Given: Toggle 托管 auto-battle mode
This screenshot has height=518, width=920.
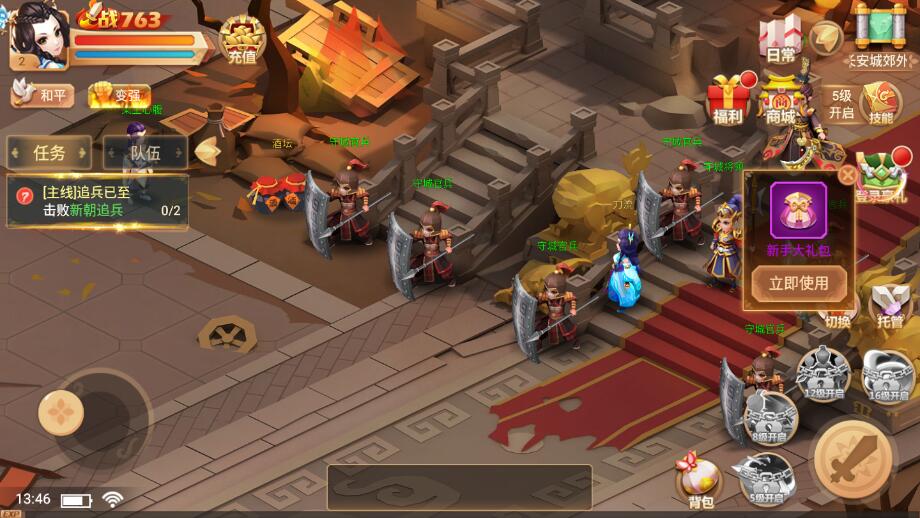Looking at the screenshot, I should [x=889, y=305].
